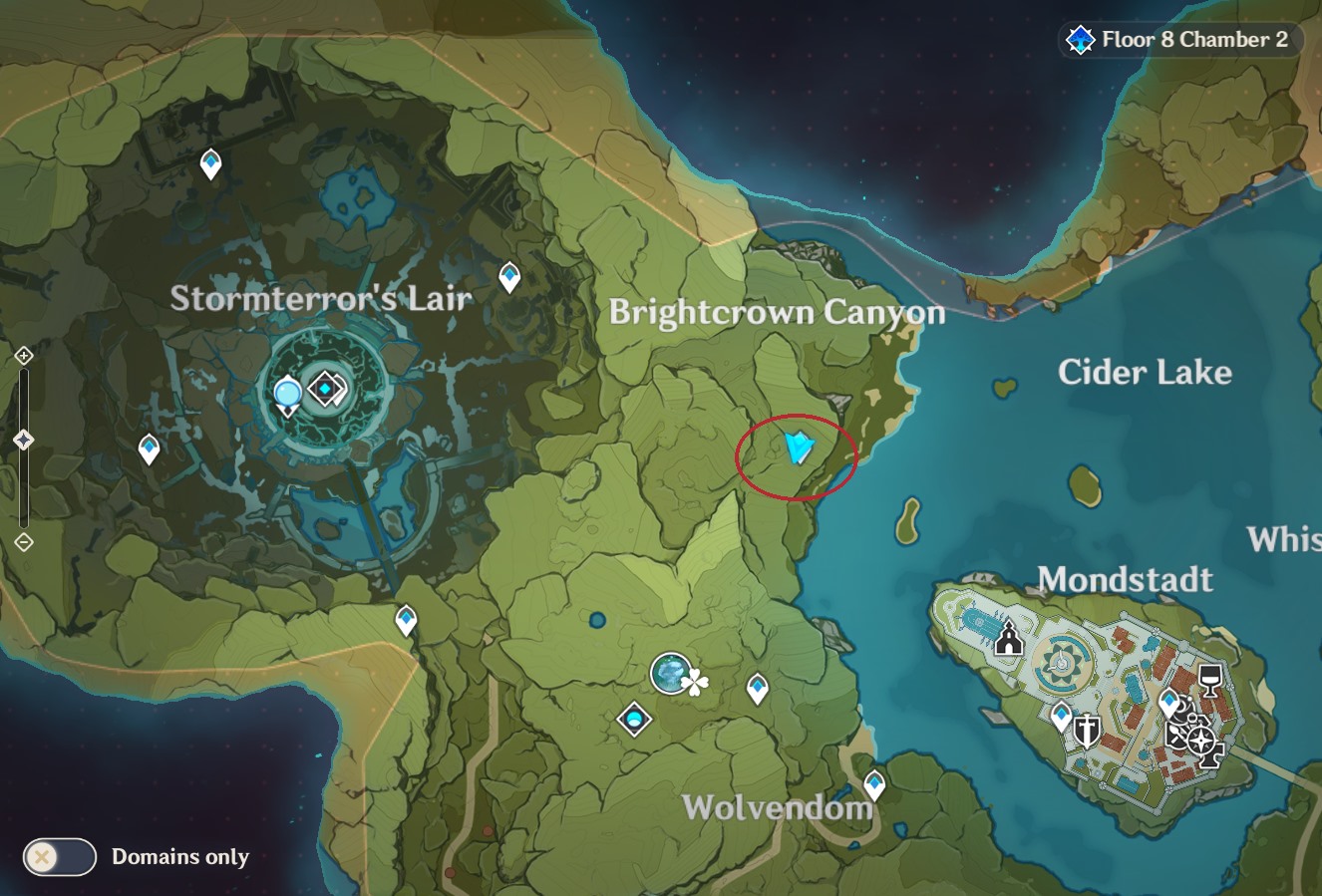1322x896 pixels.
Task: Select the cathedral icon in Mondstadt
Action: click(1009, 638)
